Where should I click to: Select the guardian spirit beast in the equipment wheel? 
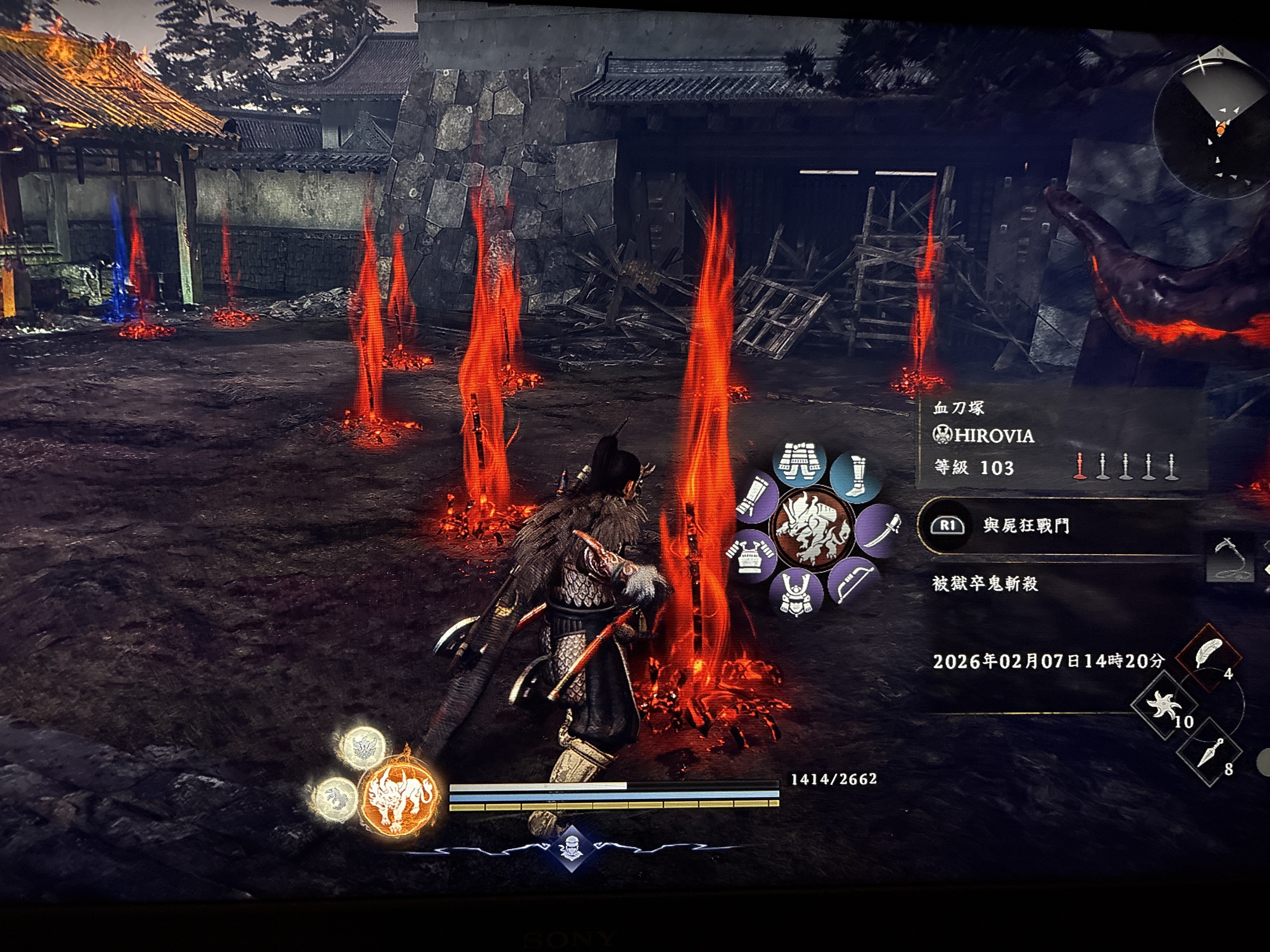(812, 528)
